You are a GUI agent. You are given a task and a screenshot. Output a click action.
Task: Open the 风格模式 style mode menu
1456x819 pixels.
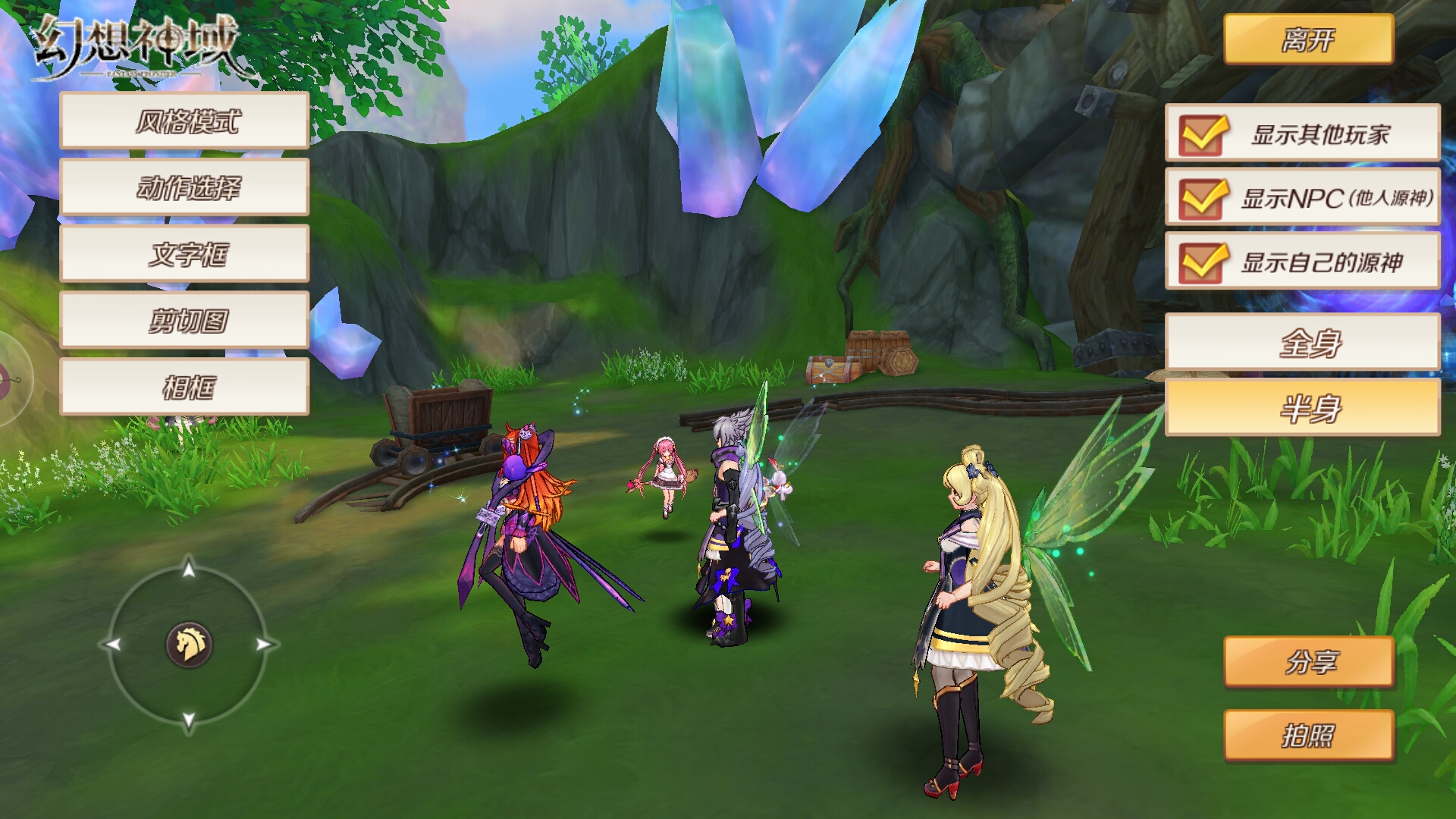pos(184,121)
